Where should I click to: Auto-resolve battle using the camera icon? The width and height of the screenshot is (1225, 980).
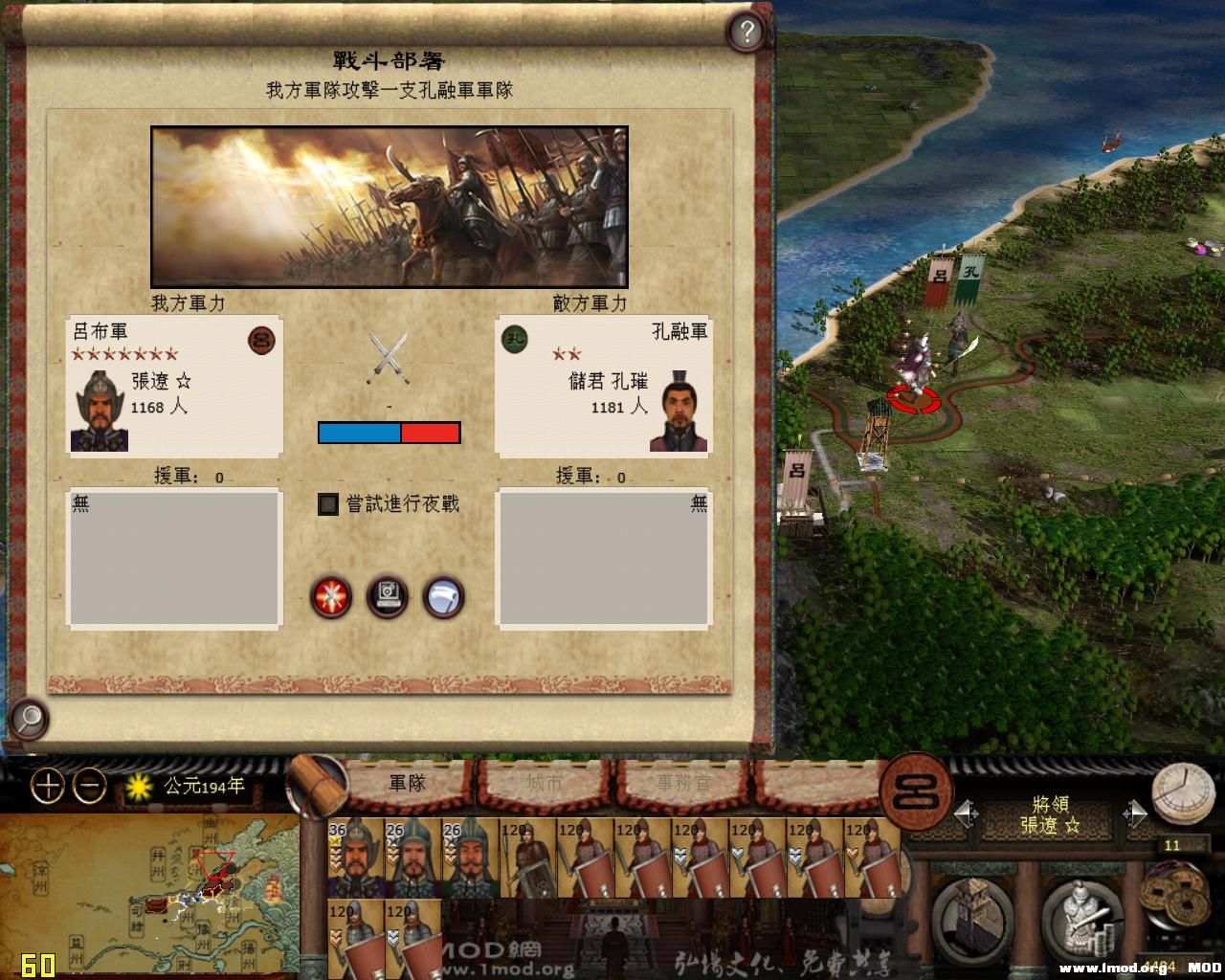point(388,596)
